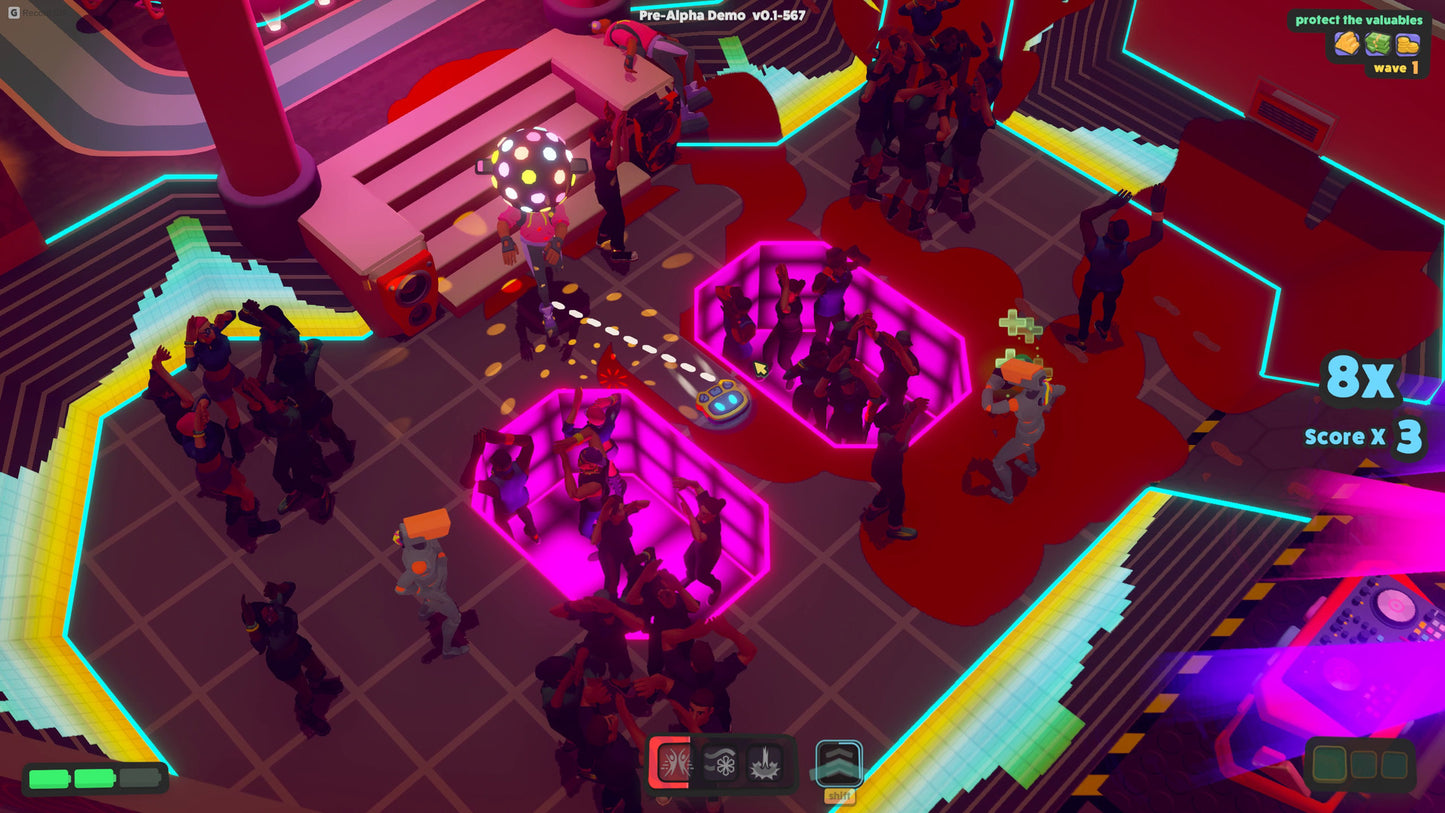
Task: Select the wind flower ability icon
Action: click(718, 763)
